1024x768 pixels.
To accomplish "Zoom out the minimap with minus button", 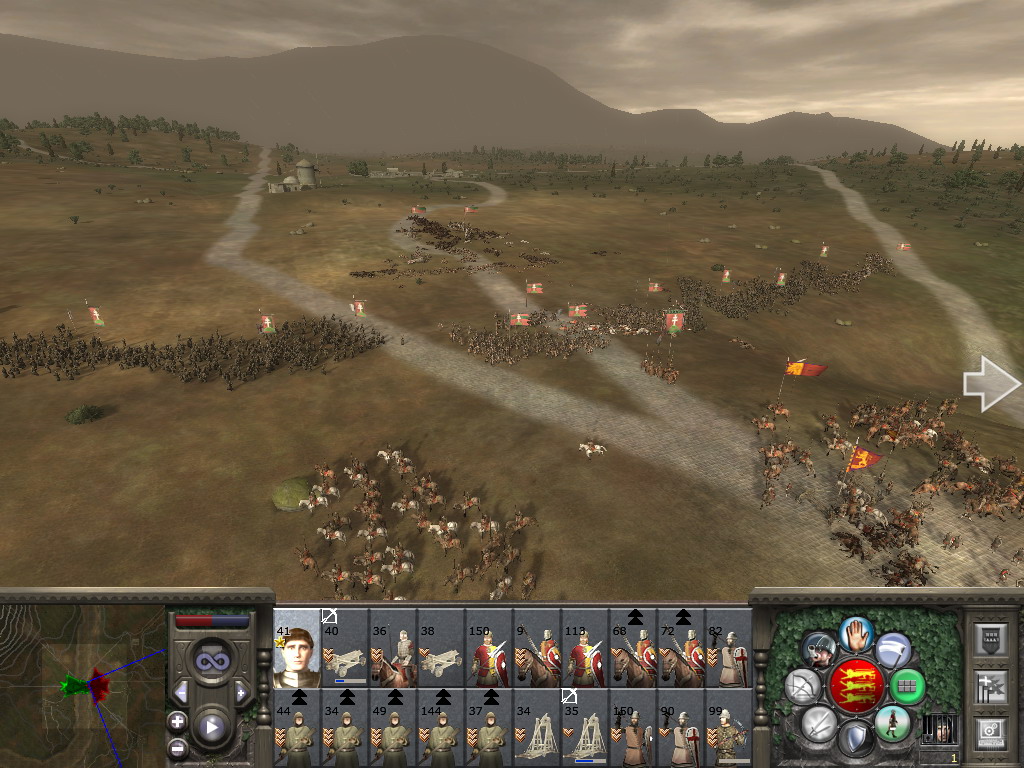I will (177, 747).
